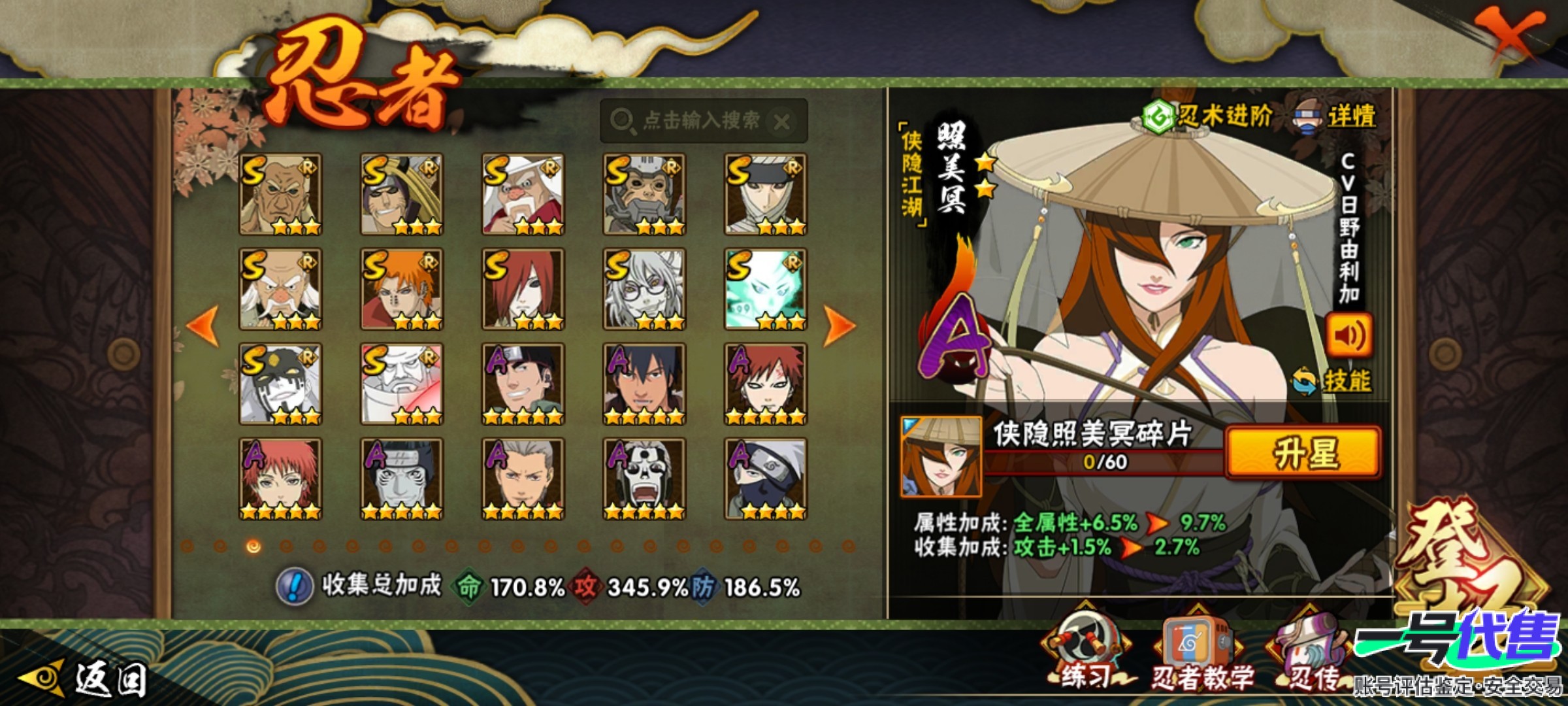The image size is (1568, 706).
Task: Select the red-haired Gaara portrait
Action: click(765, 384)
